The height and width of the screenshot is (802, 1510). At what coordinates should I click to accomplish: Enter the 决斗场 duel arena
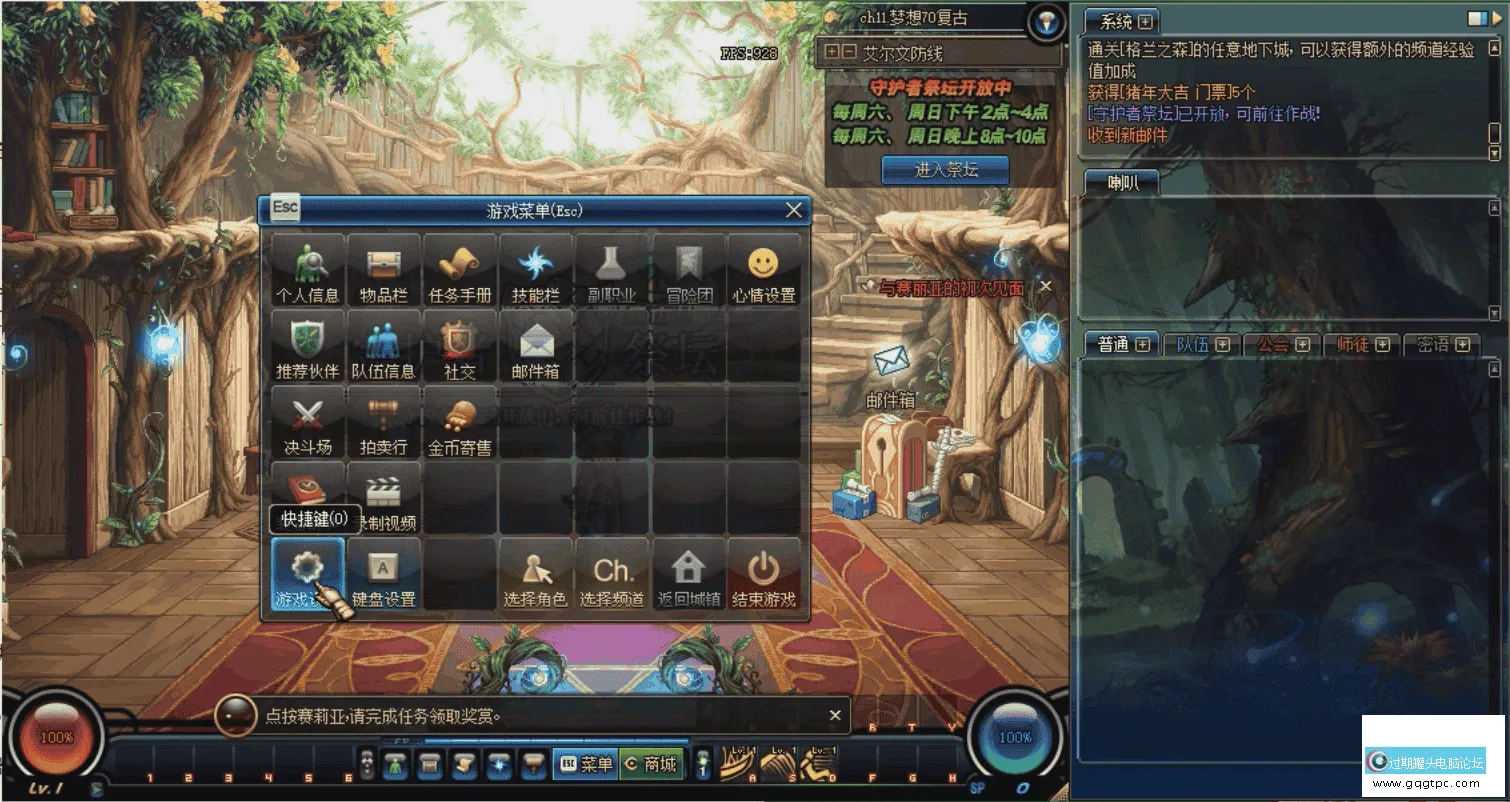tap(308, 422)
